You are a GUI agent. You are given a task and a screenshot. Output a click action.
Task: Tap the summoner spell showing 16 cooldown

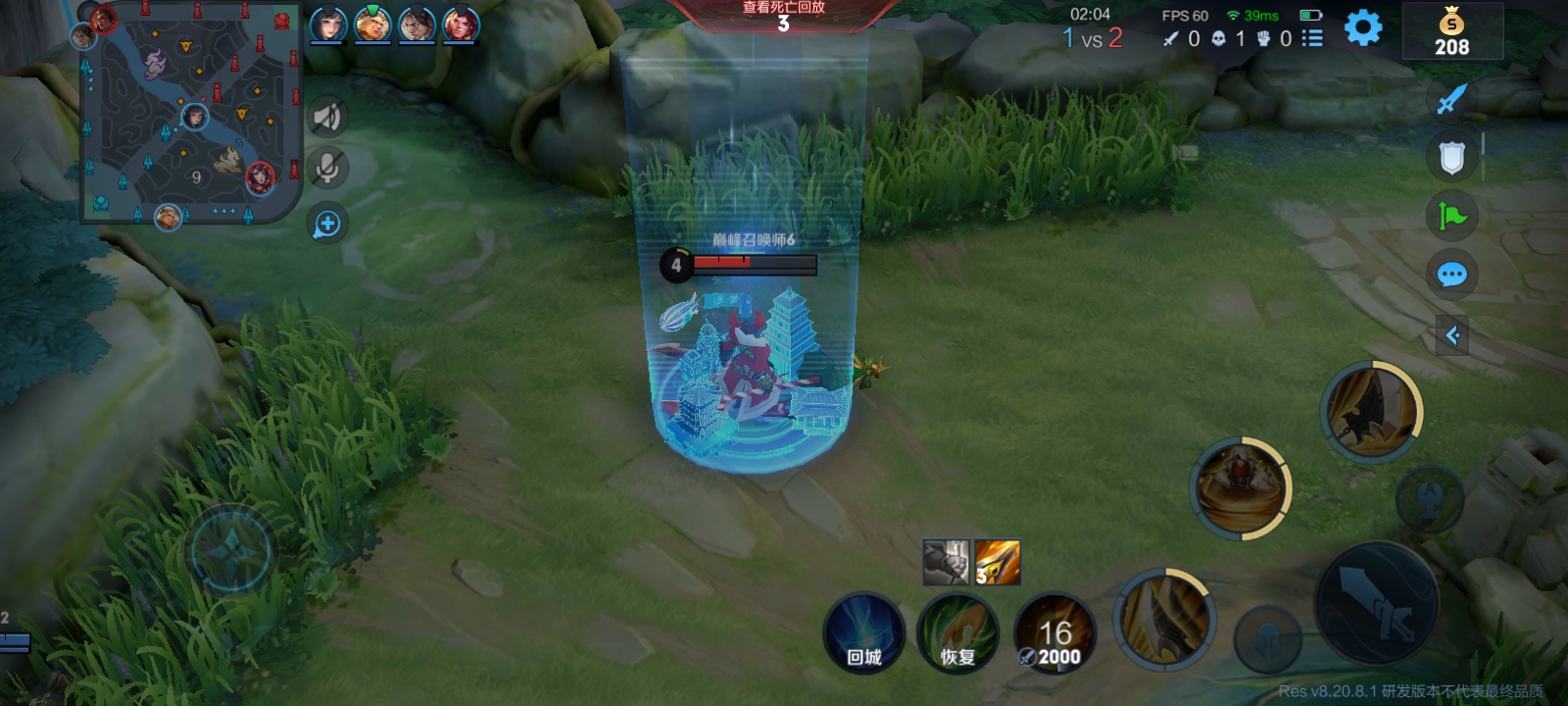(1054, 633)
